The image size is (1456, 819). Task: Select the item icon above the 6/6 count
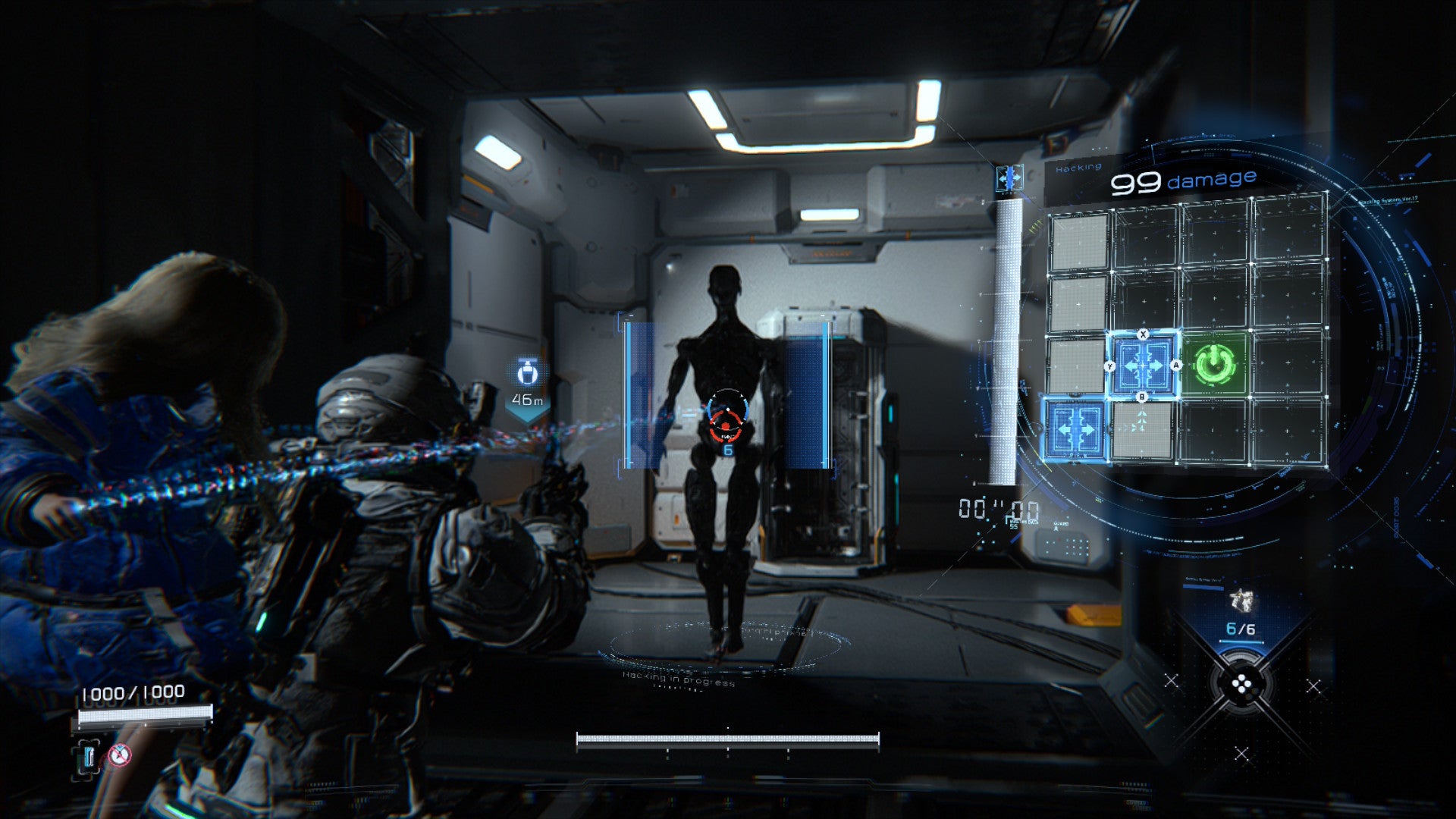click(1241, 600)
